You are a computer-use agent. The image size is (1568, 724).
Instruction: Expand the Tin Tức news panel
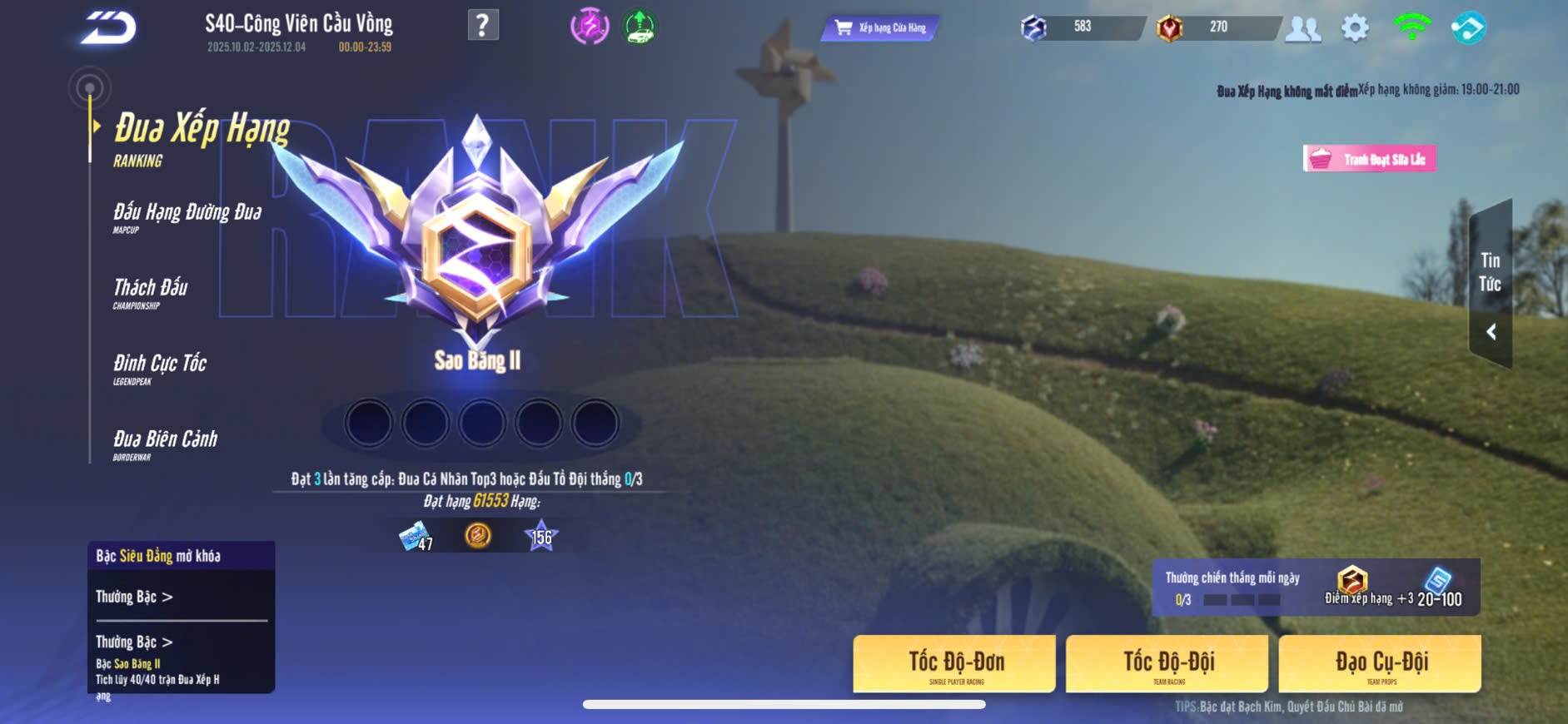[1491, 331]
